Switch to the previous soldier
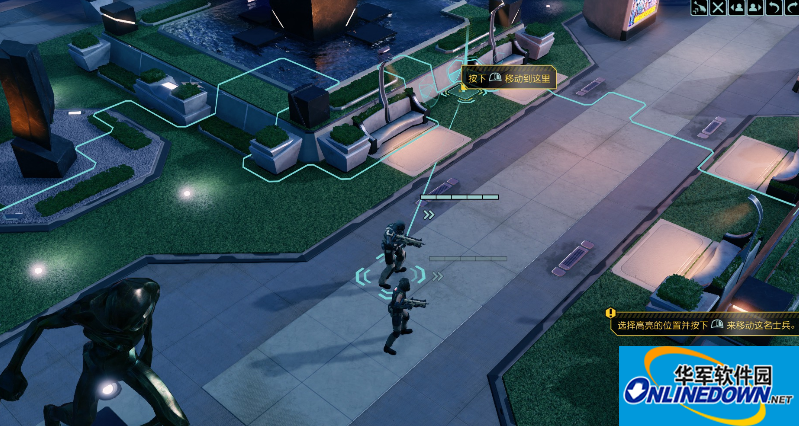The image size is (799, 426). 736,8
